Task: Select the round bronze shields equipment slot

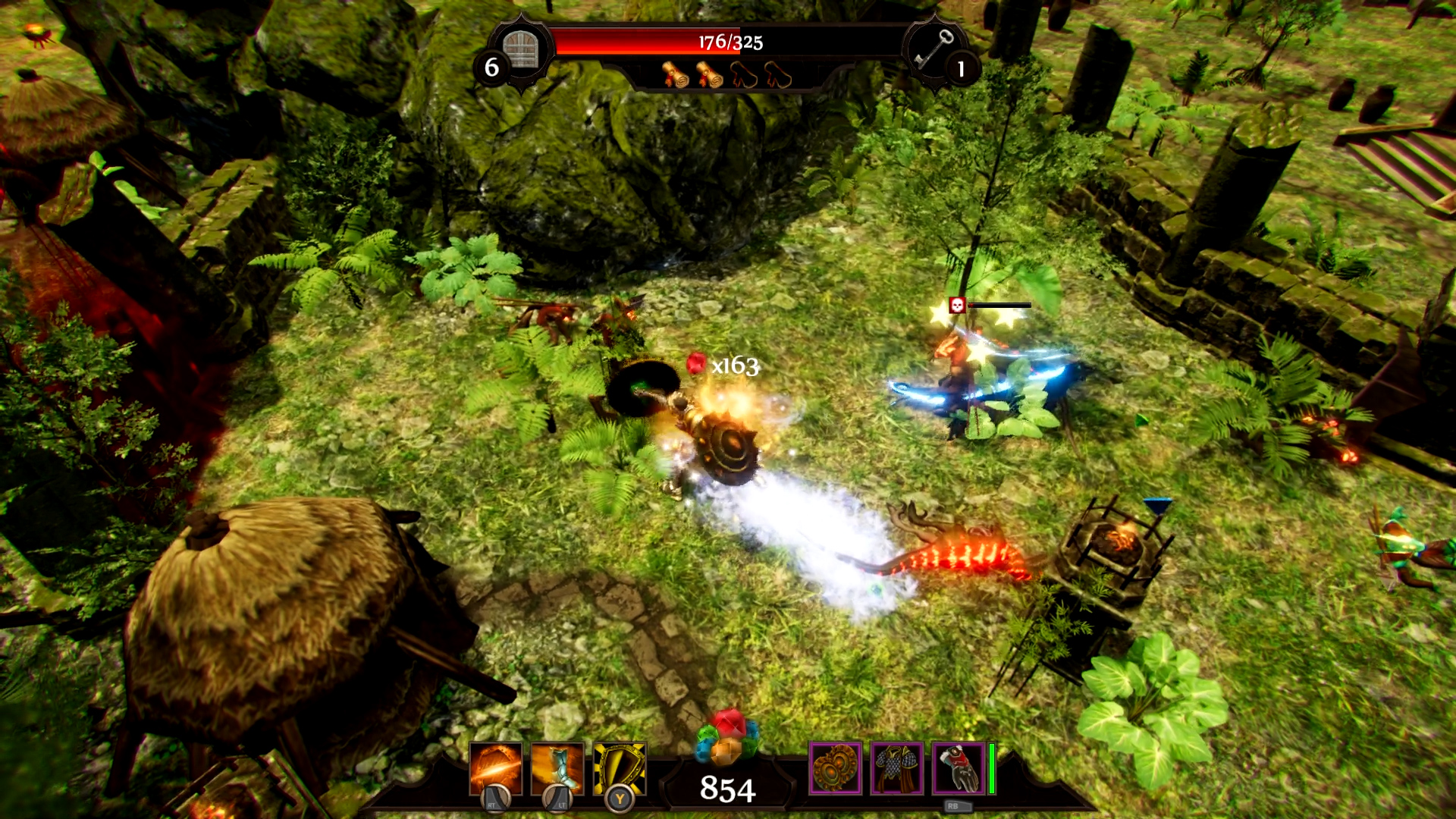Action: click(x=835, y=768)
